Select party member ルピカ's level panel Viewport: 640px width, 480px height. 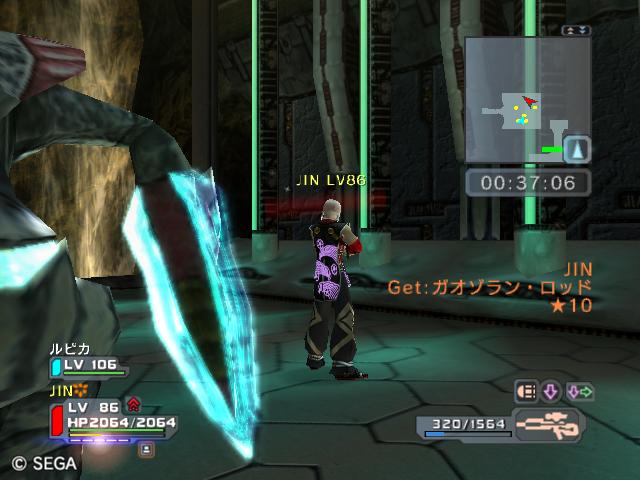tap(90, 366)
